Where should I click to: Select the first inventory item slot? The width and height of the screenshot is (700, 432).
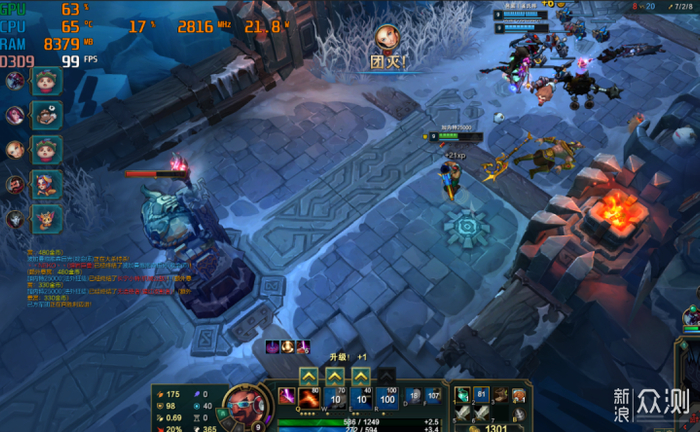463,396
